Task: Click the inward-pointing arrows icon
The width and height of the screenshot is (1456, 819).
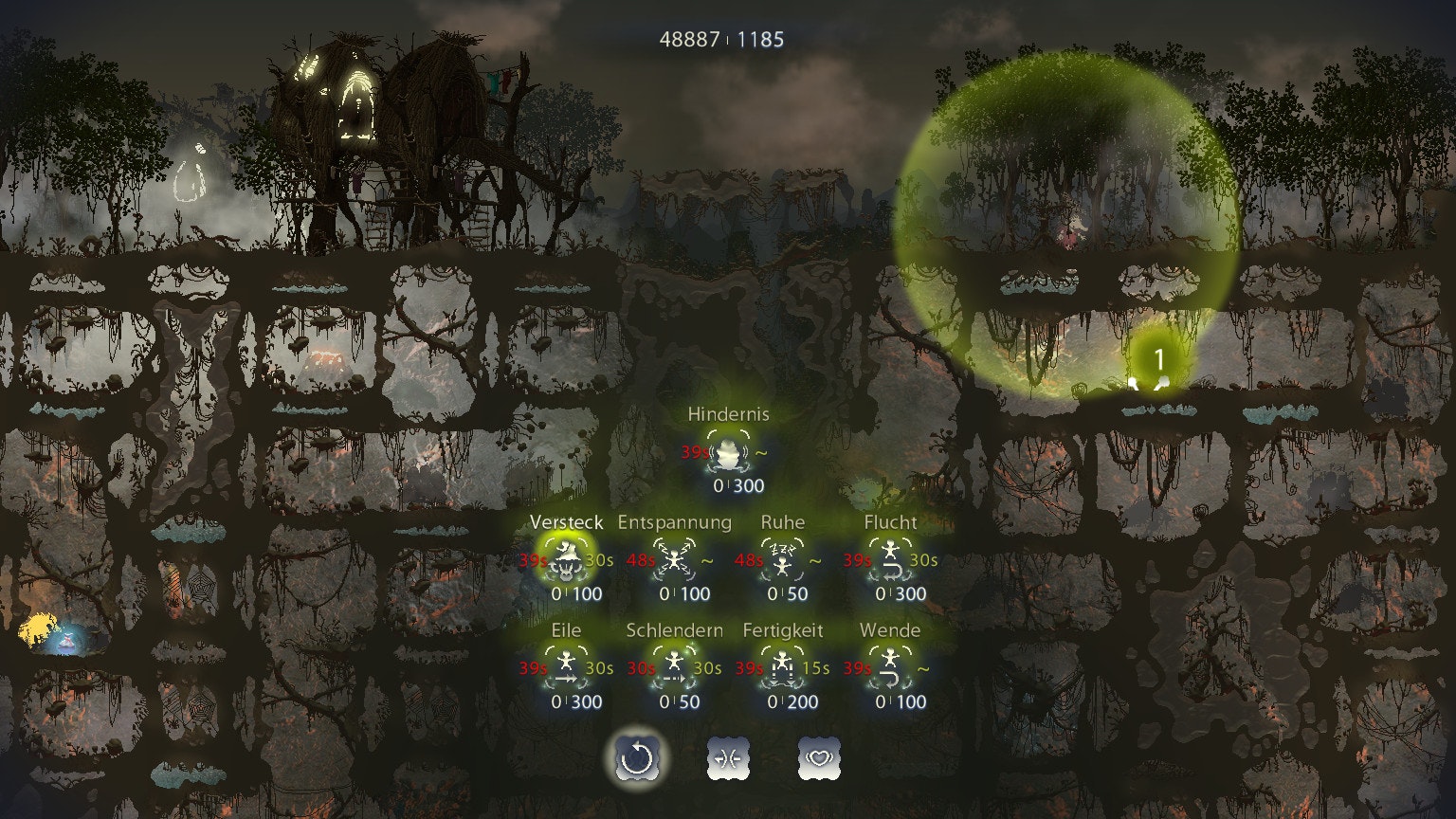Action: tap(728, 757)
